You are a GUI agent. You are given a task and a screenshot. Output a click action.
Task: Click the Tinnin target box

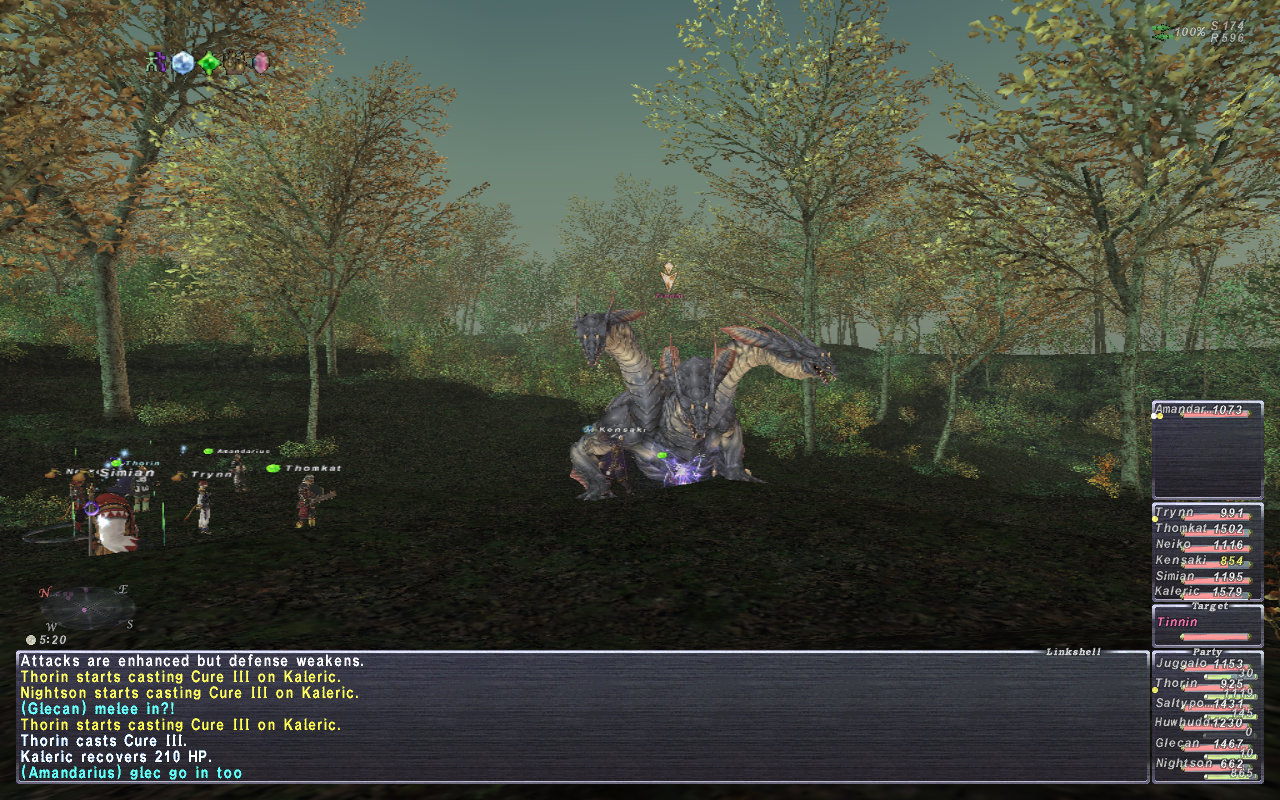point(1207,626)
